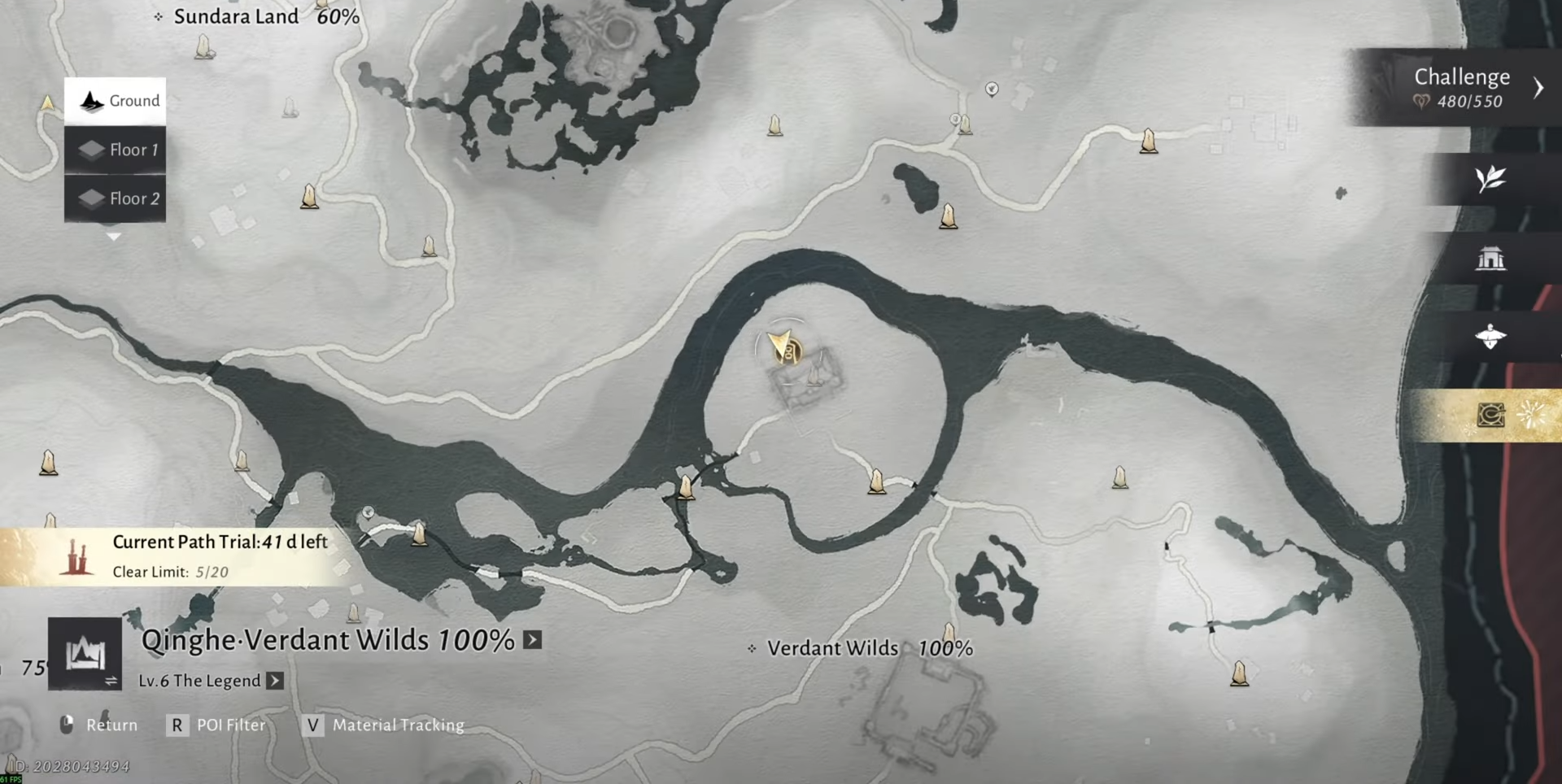The height and width of the screenshot is (784, 1562).
Task: Return from the map screen
Action: pyautogui.click(x=98, y=725)
